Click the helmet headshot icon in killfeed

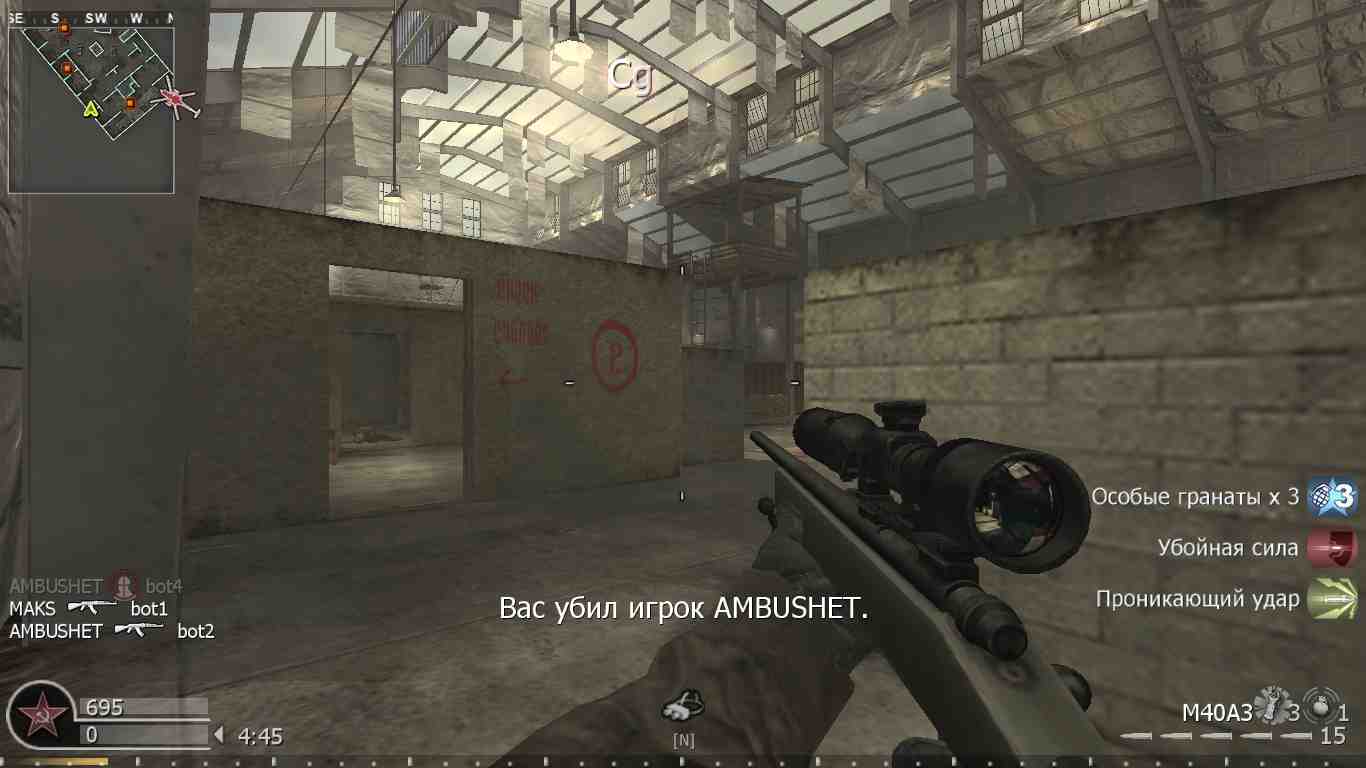pos(122,587)
